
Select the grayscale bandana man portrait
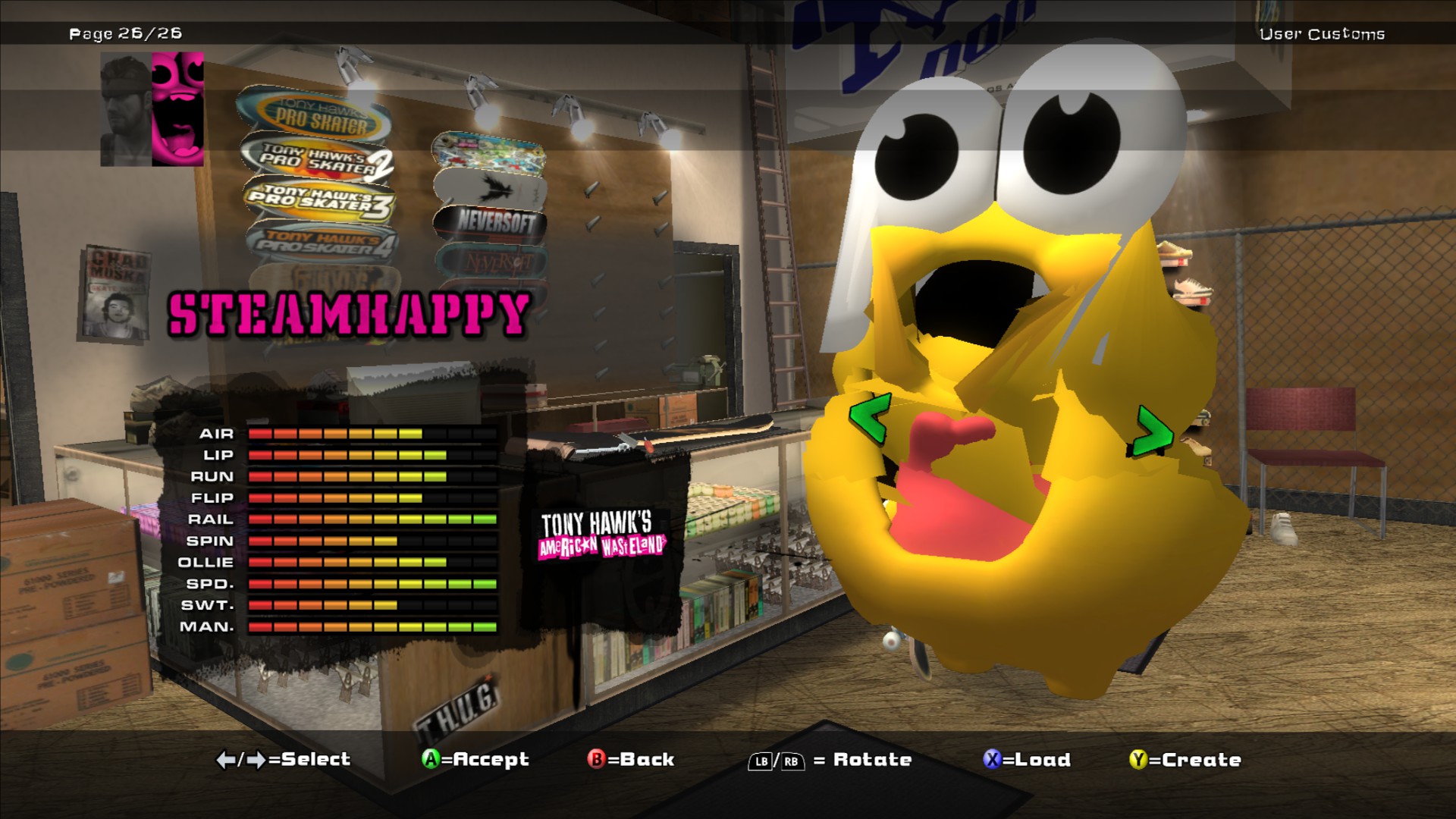[x=126, y=110]
